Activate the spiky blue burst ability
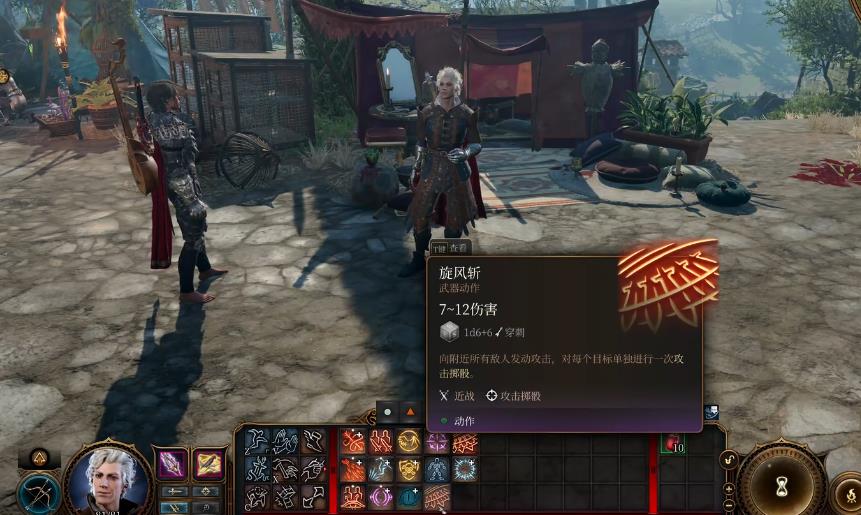The width and height of the screenshot is (861, 515). click(x=465, y=469)
